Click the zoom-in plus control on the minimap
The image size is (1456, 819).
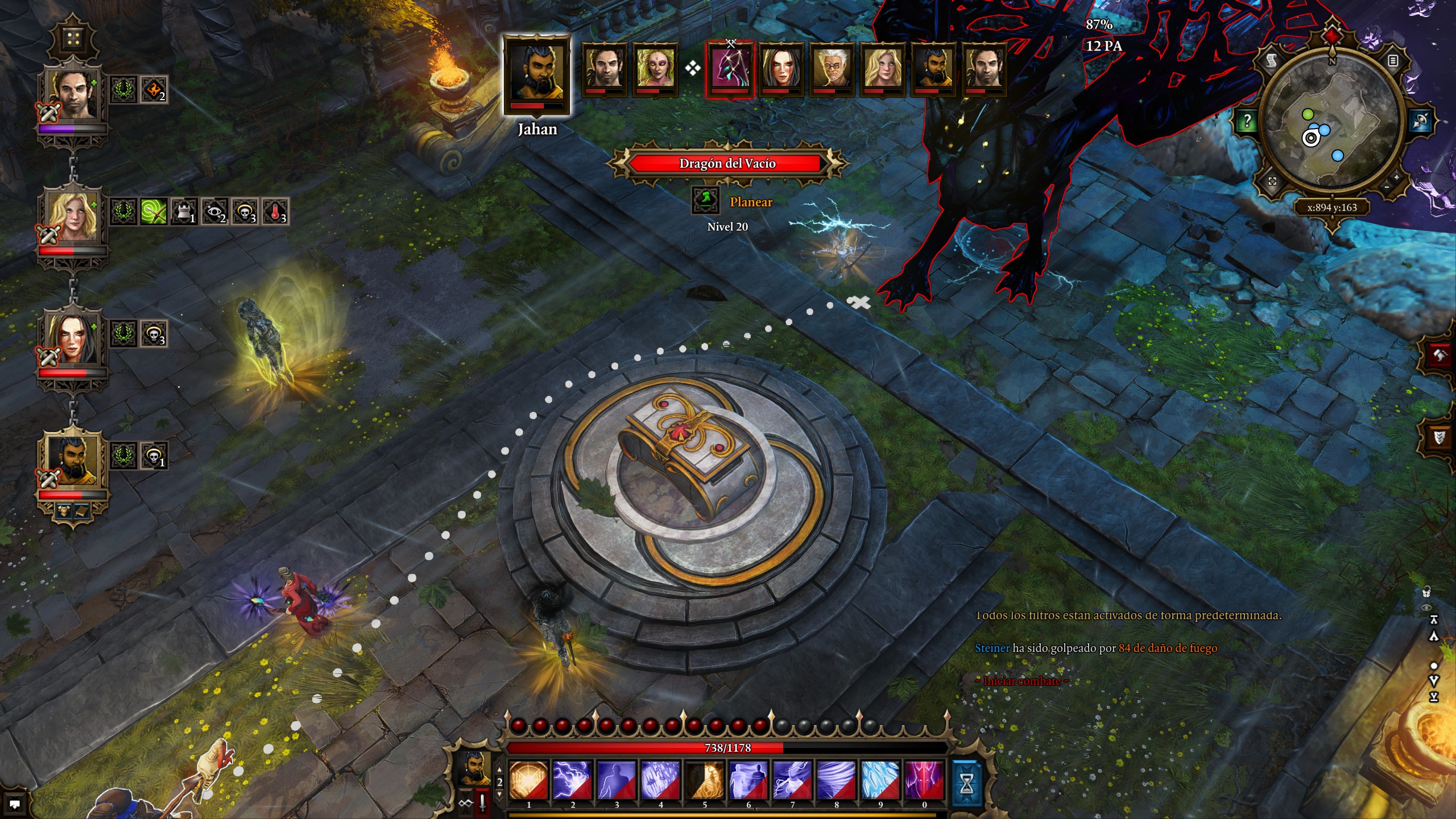(1396, 177)
